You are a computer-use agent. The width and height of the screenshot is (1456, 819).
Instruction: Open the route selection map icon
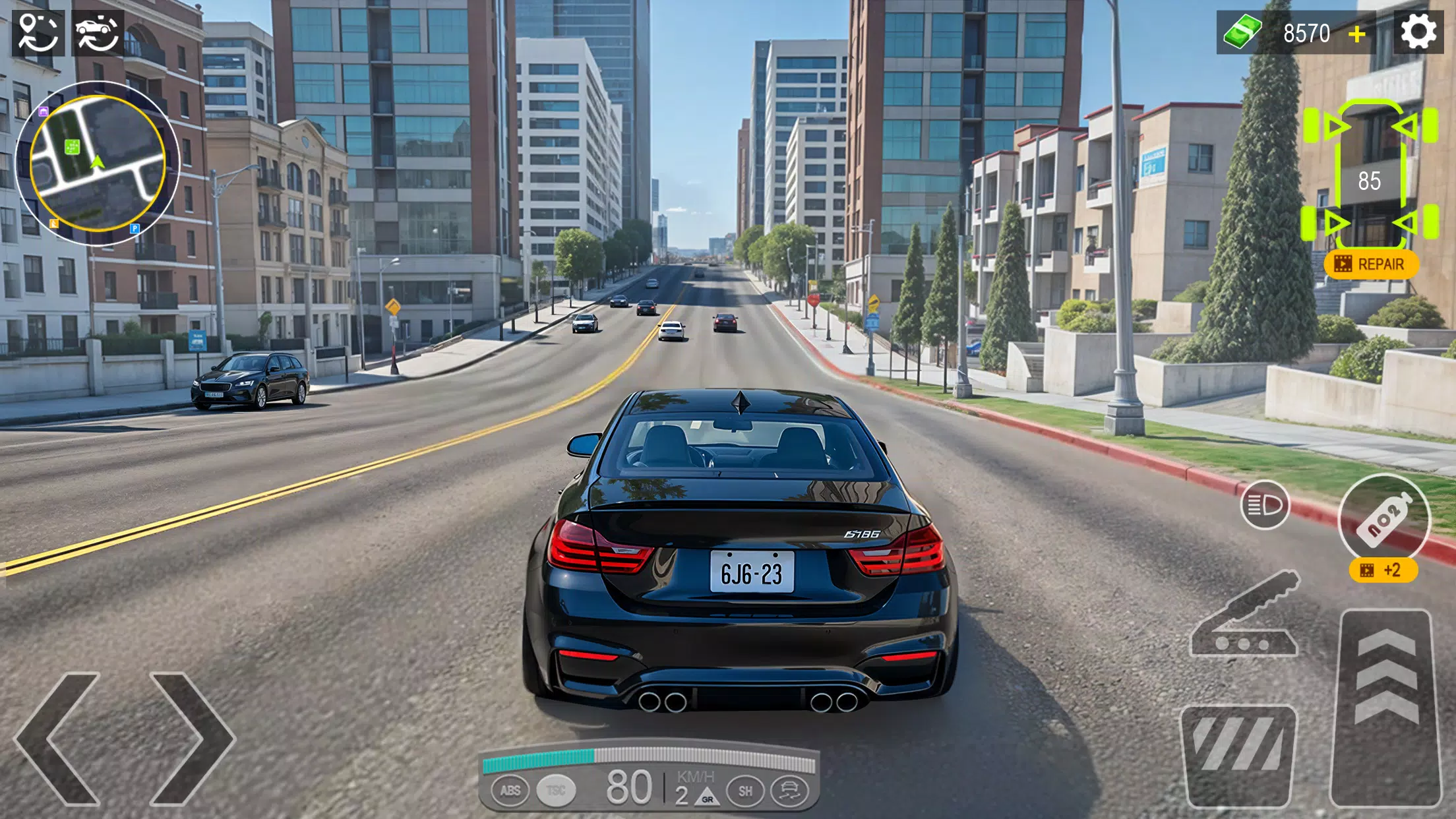40,31
